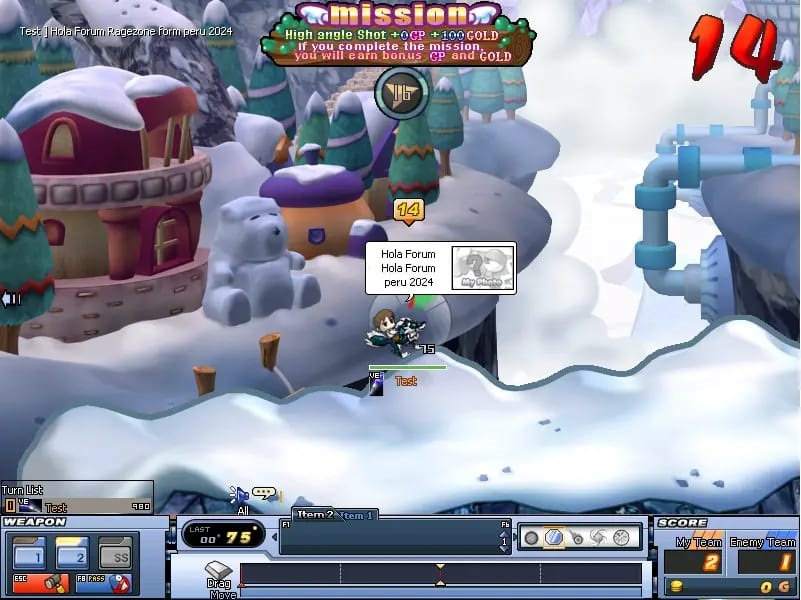
Task: Open the chat speech bubble icon
Action: (264, 493)
